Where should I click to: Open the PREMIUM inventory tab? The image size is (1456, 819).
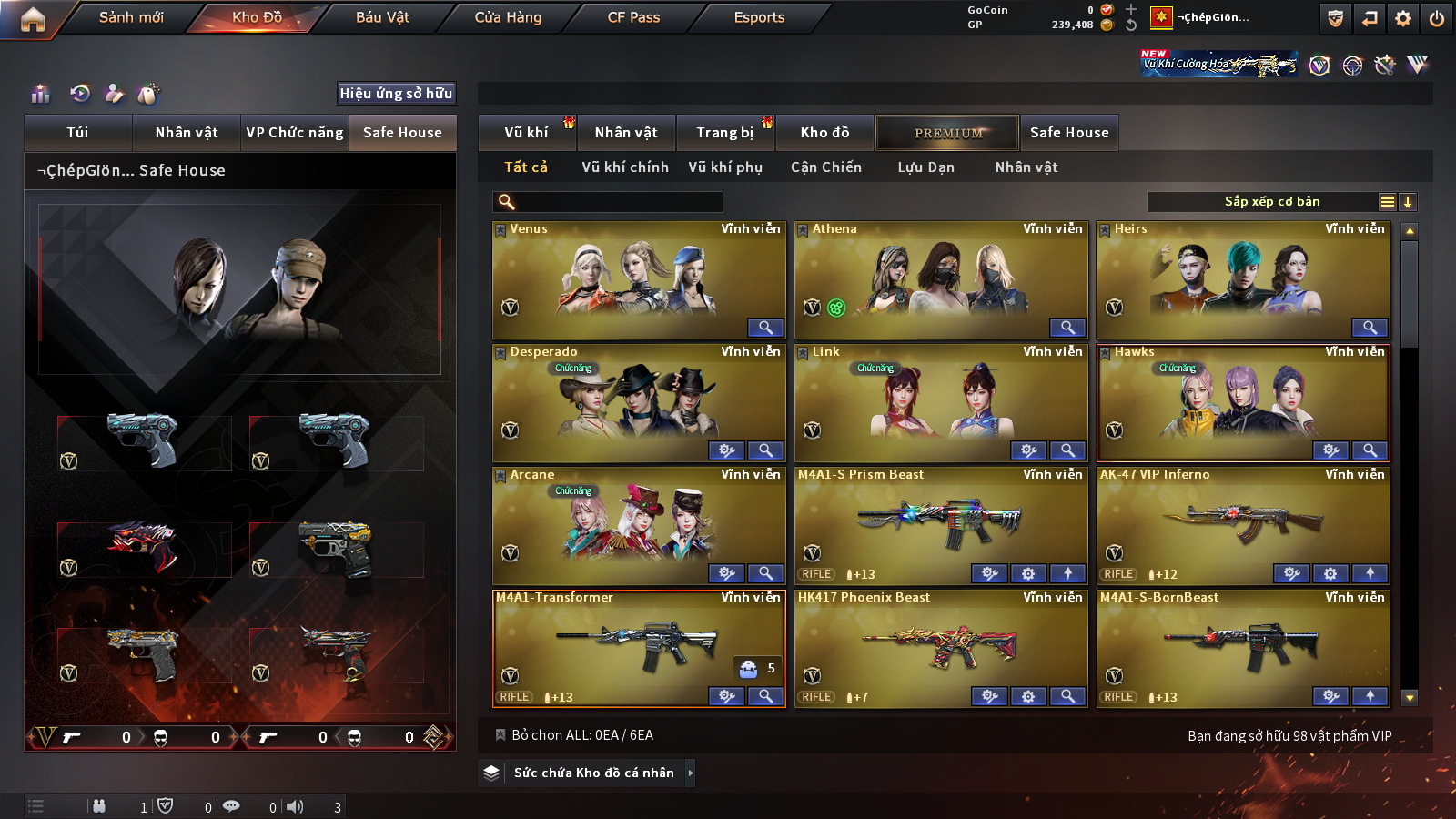948,133
